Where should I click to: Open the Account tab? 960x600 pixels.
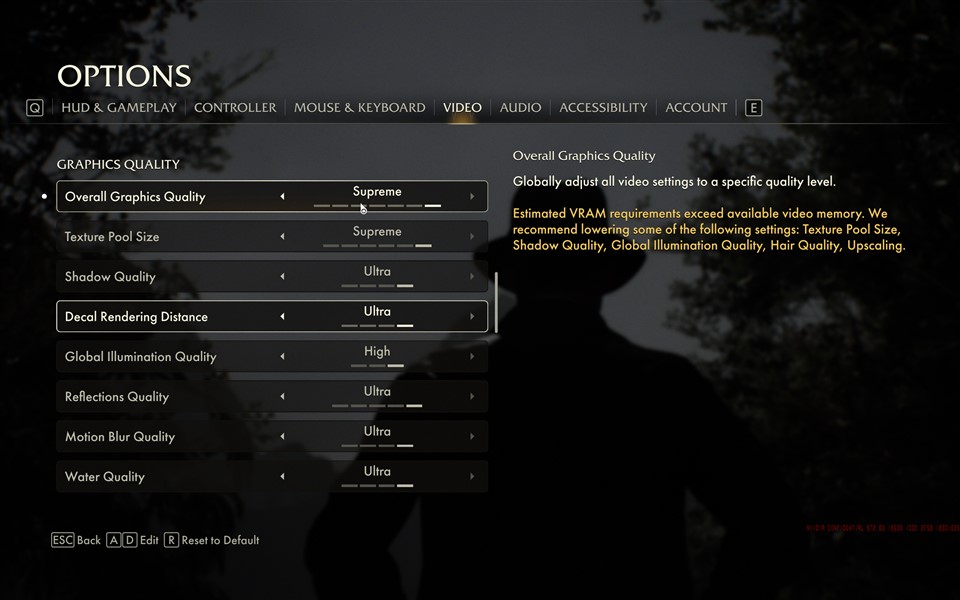pyautogui.click(x=696, y=107)
